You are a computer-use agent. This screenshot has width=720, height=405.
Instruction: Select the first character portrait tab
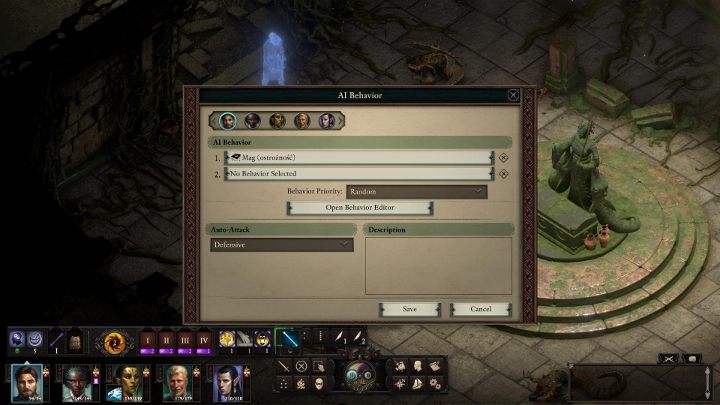tap(228, 120)
